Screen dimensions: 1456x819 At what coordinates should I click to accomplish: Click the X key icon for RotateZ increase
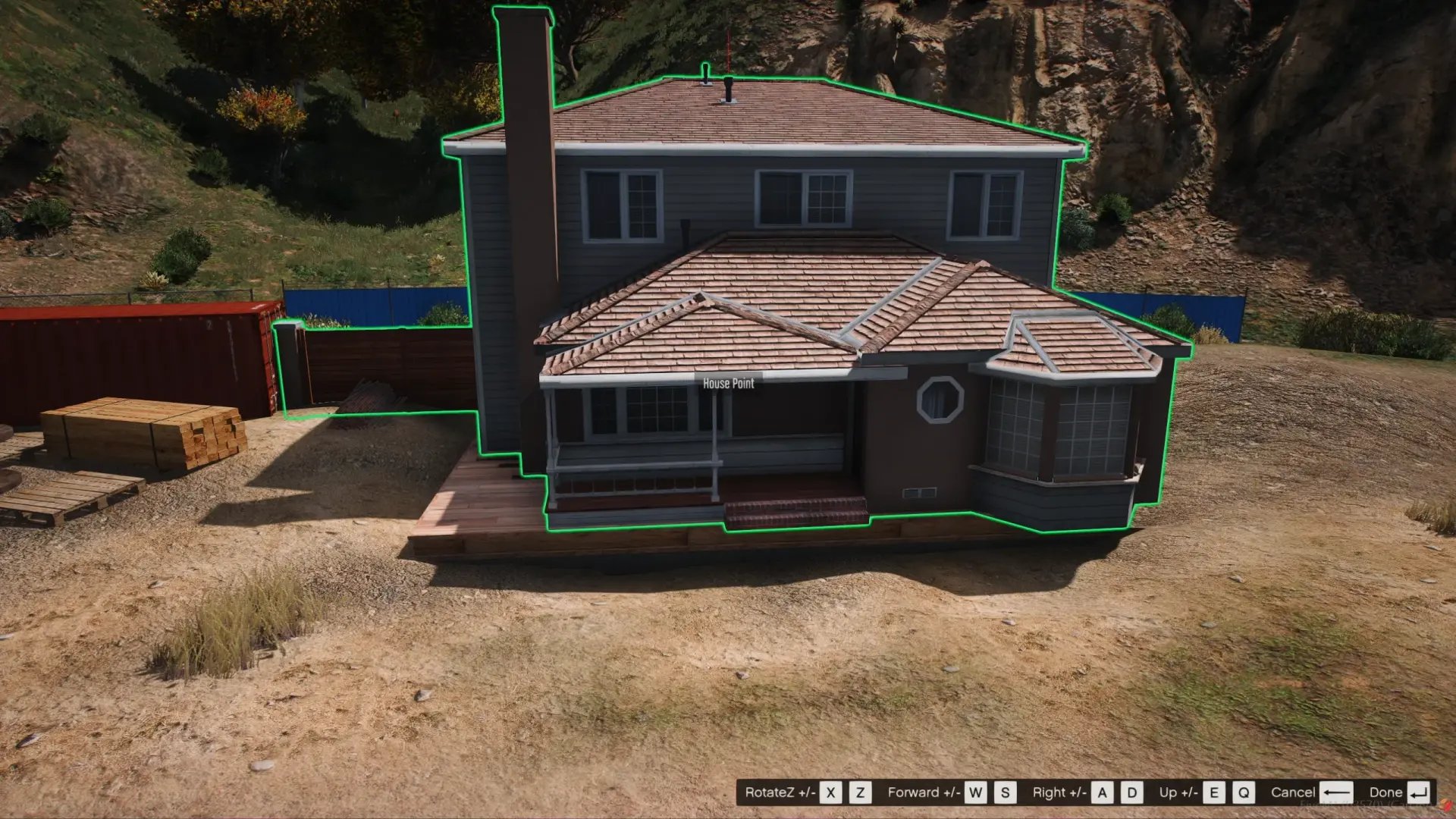point(830,792)
